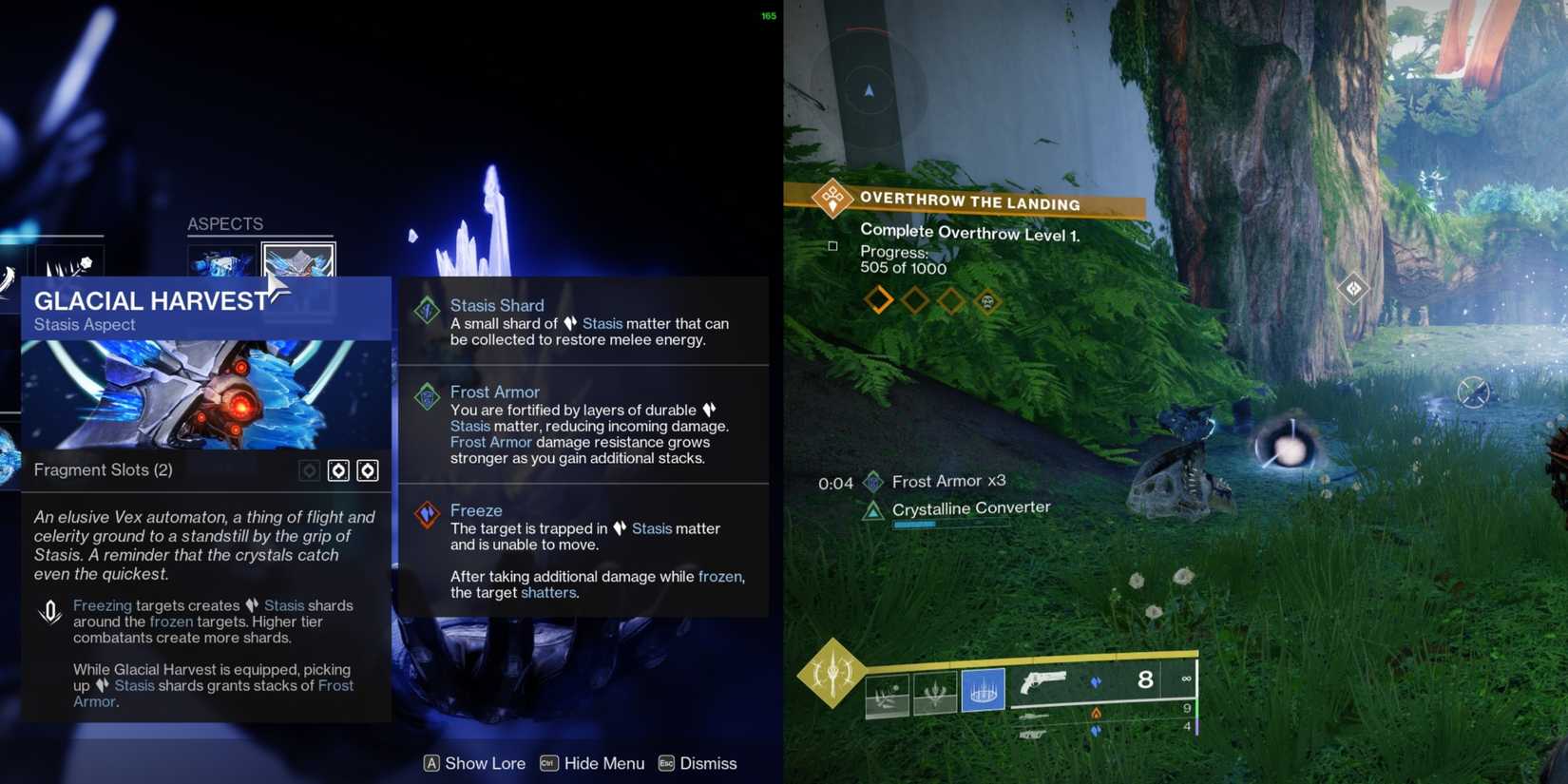This screenshot has width=1568, height=784.
Task: Select the second empty fragment slot
Action: pyautogui.click(x=369, y=469)
